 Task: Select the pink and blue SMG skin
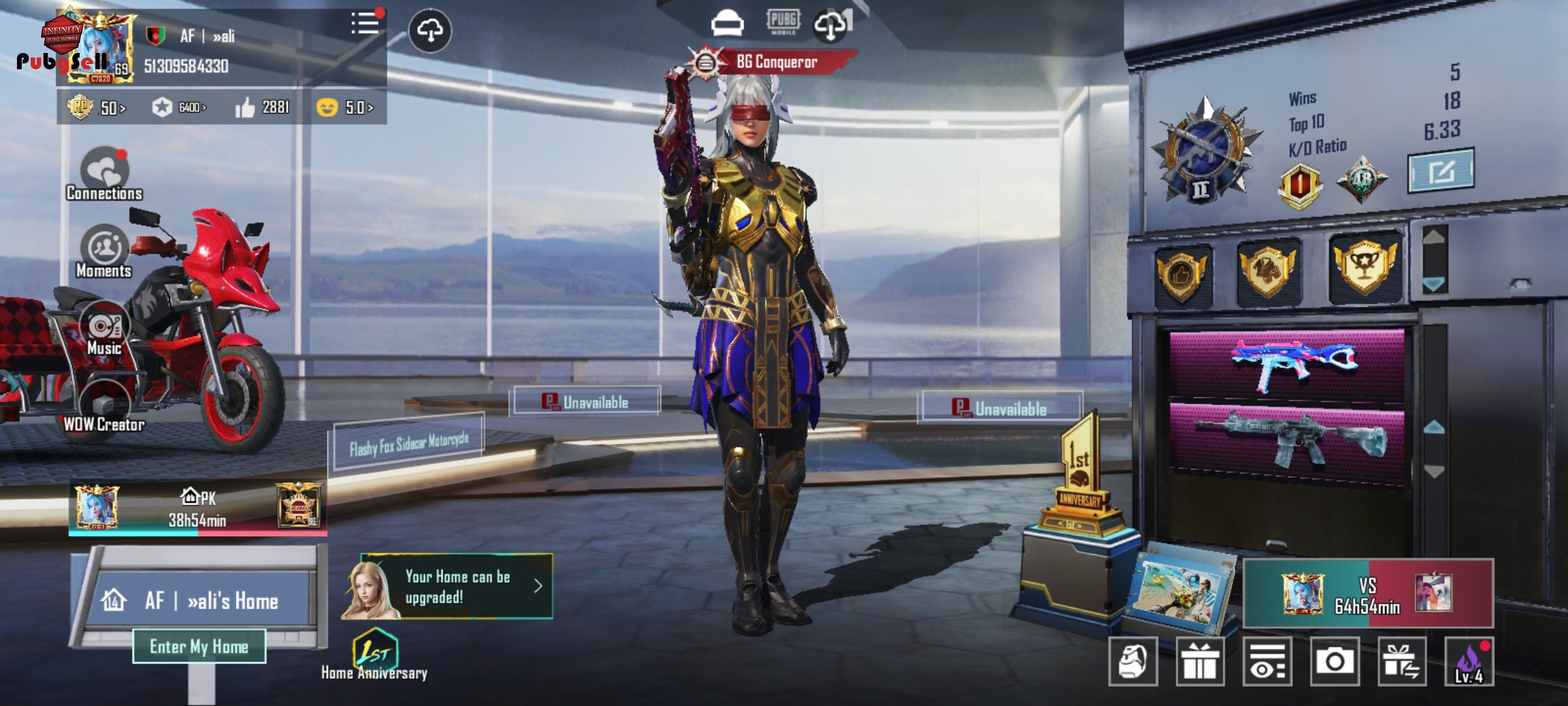pyautogui.click(x=1286, y=365)
